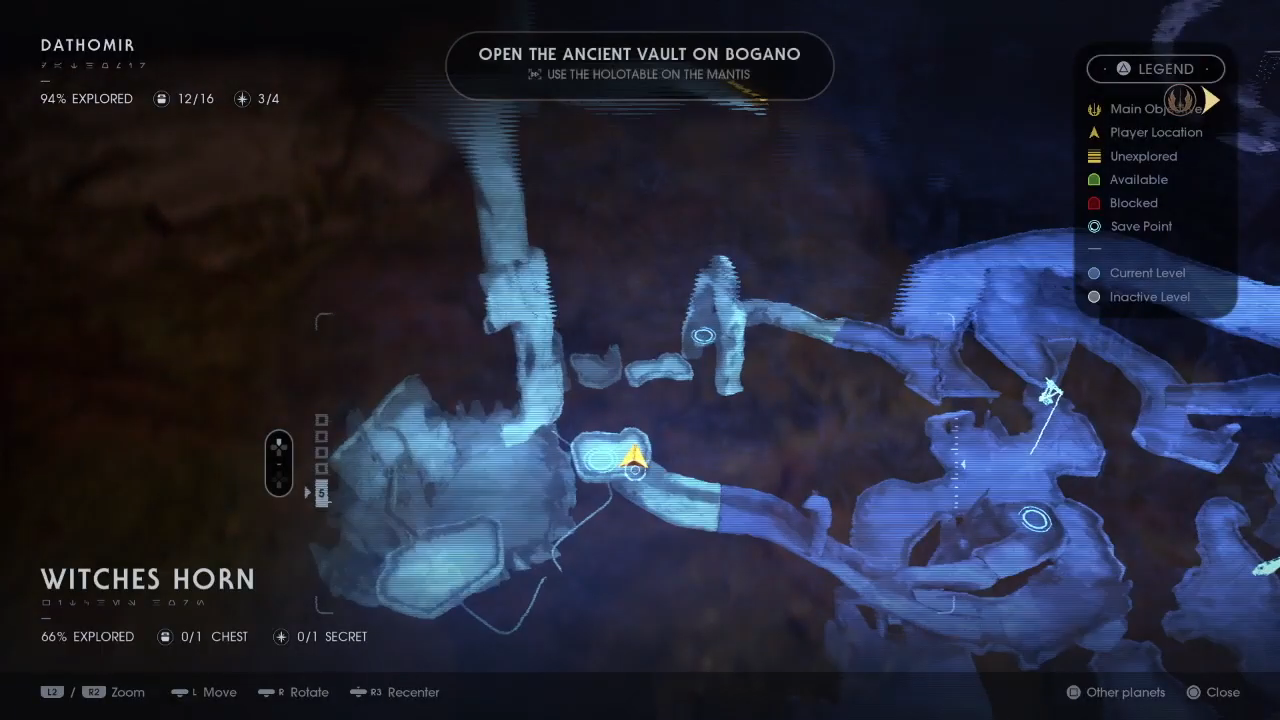Screen dimensions: 1280x720
Task: Click the Save Point circle icon in legend
Action: tap(1095, 226)
